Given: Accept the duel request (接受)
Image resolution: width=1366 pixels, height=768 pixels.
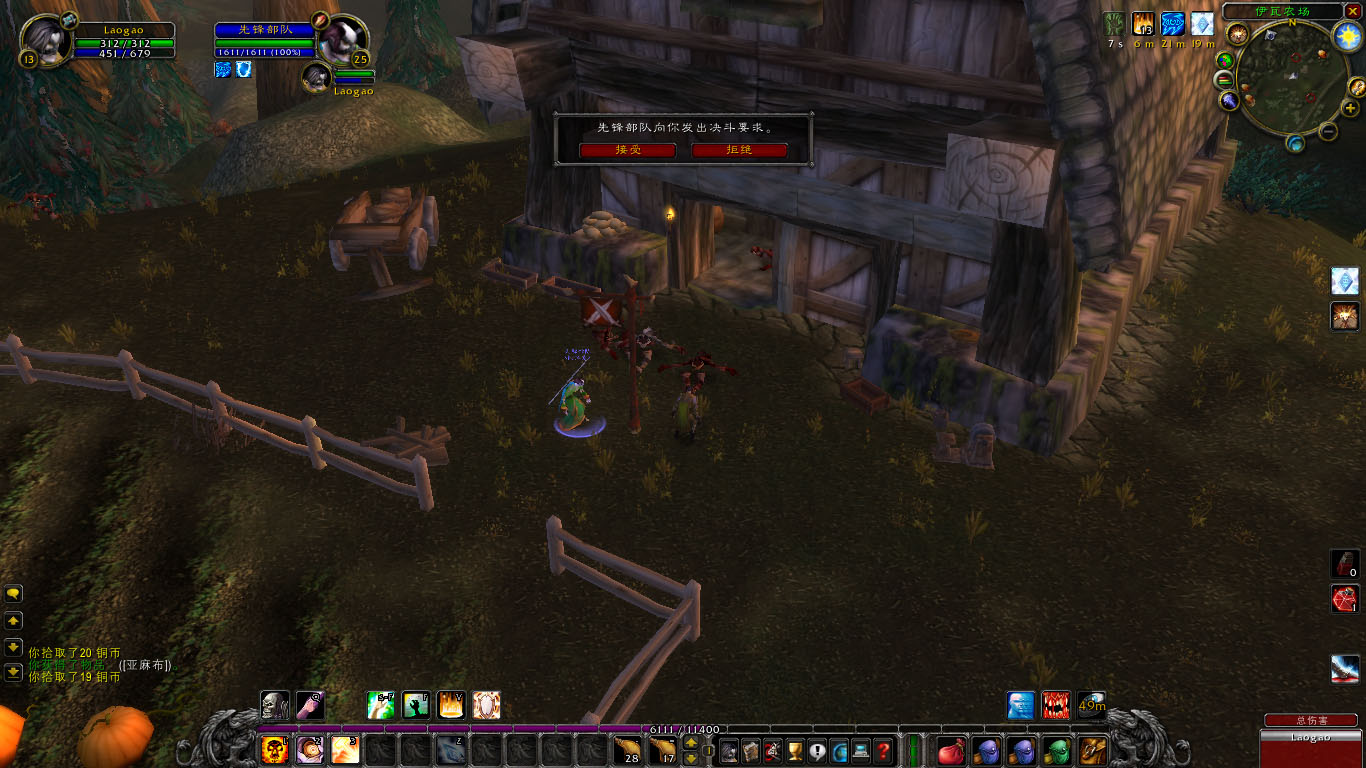Looking at the screenshot, I should (628, 150).
